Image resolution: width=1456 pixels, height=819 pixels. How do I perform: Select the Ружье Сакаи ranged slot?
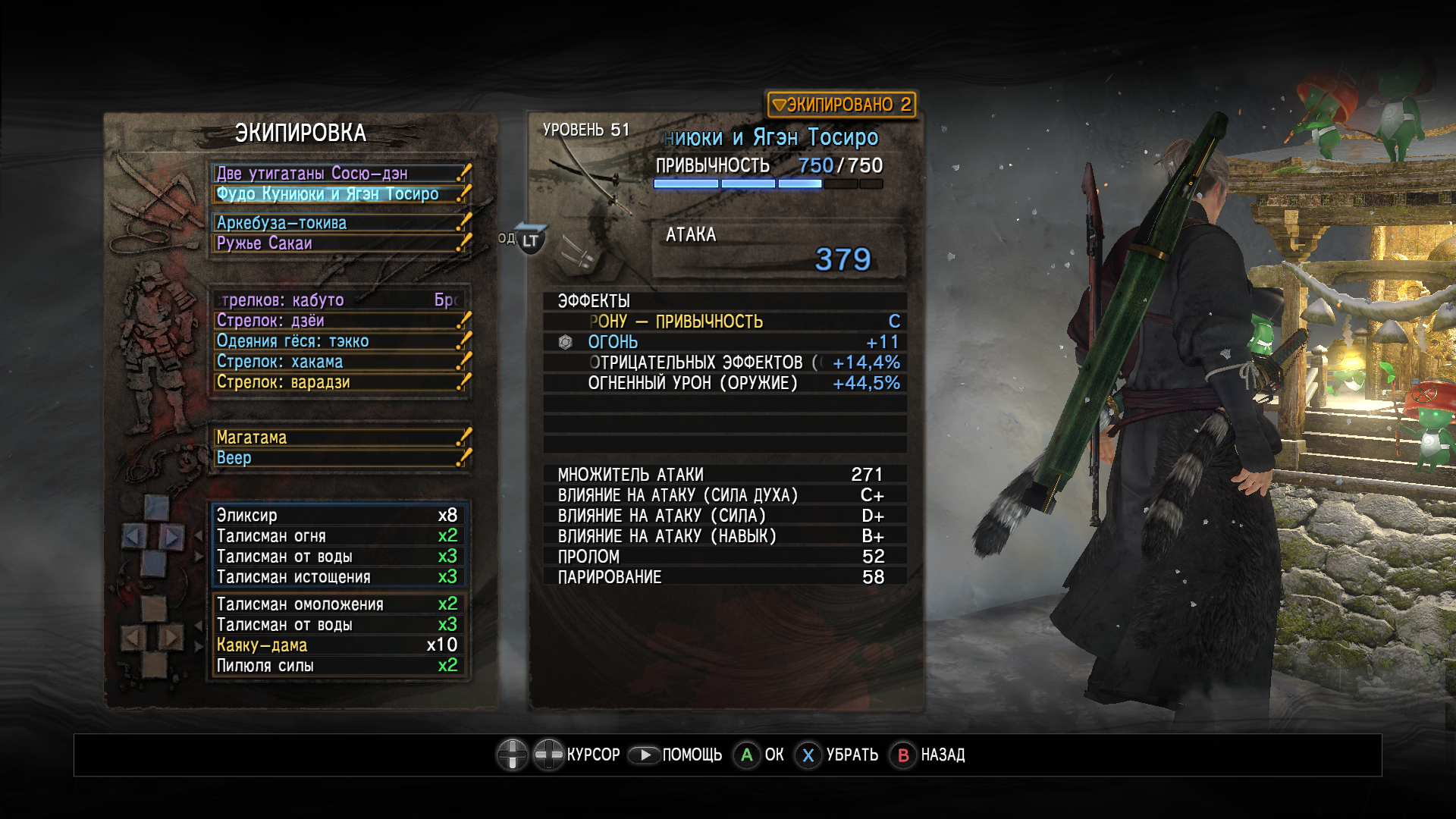339,243
